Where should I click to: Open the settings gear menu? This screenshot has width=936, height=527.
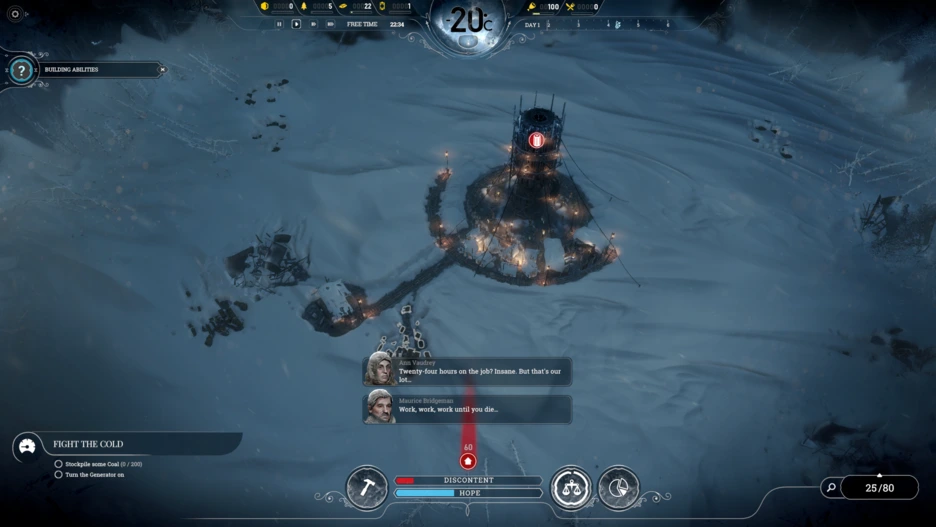[15, 14]
